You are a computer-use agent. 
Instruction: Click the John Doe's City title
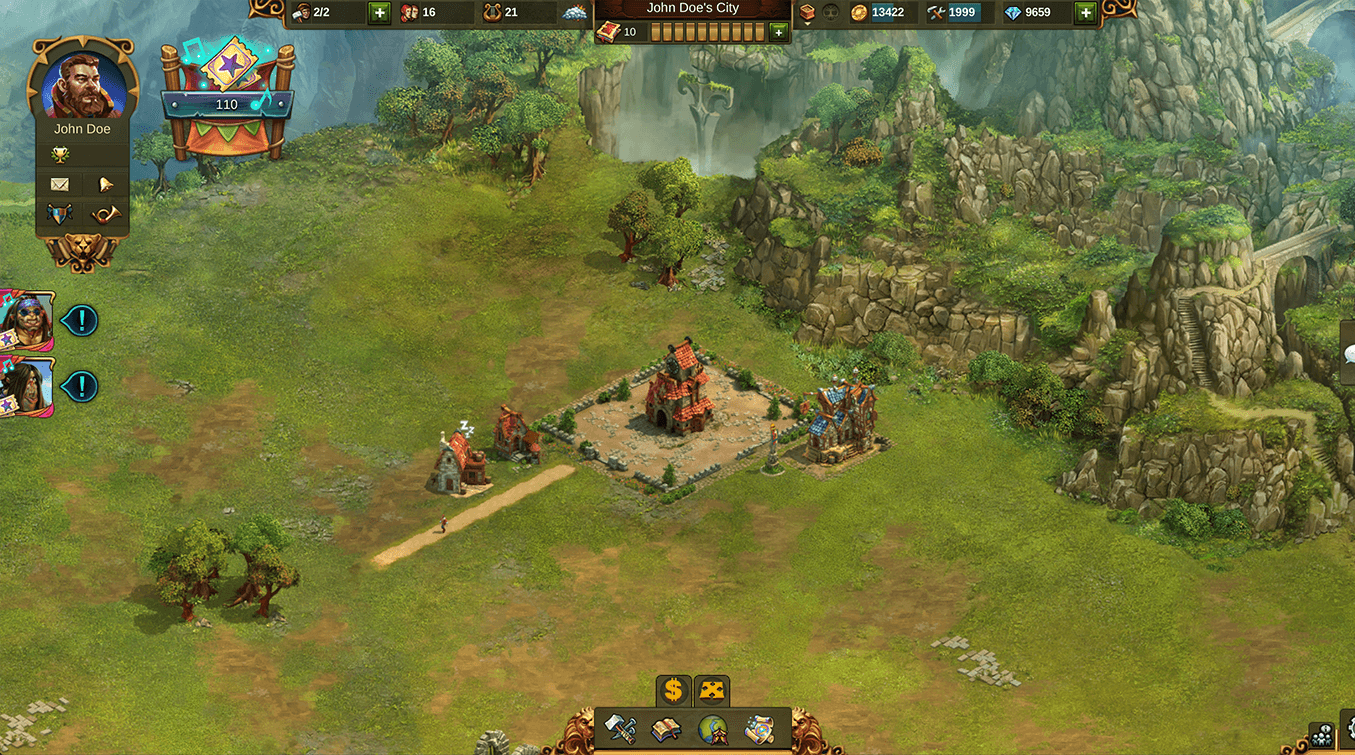pyautogui.click(x=692, y=9)
